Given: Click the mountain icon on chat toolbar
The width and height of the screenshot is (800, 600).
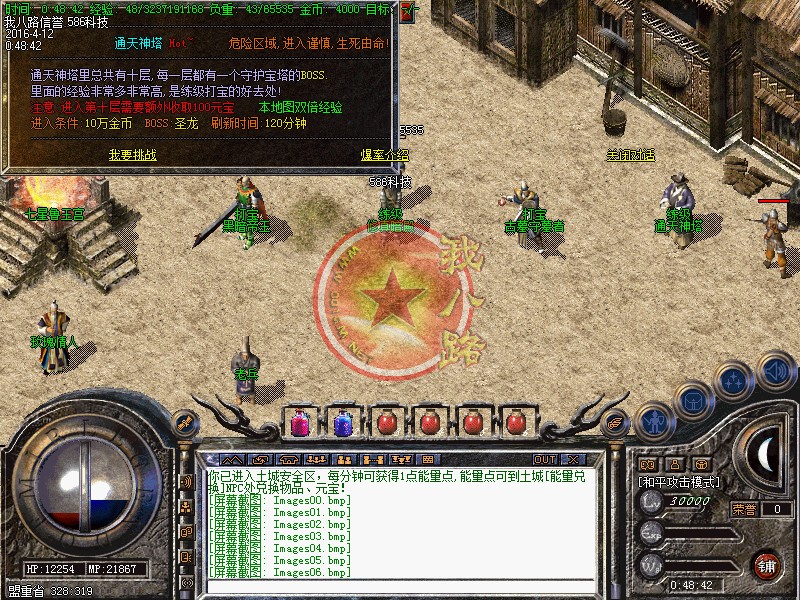Looking at the screenshot, I should (x=231, y=459).
